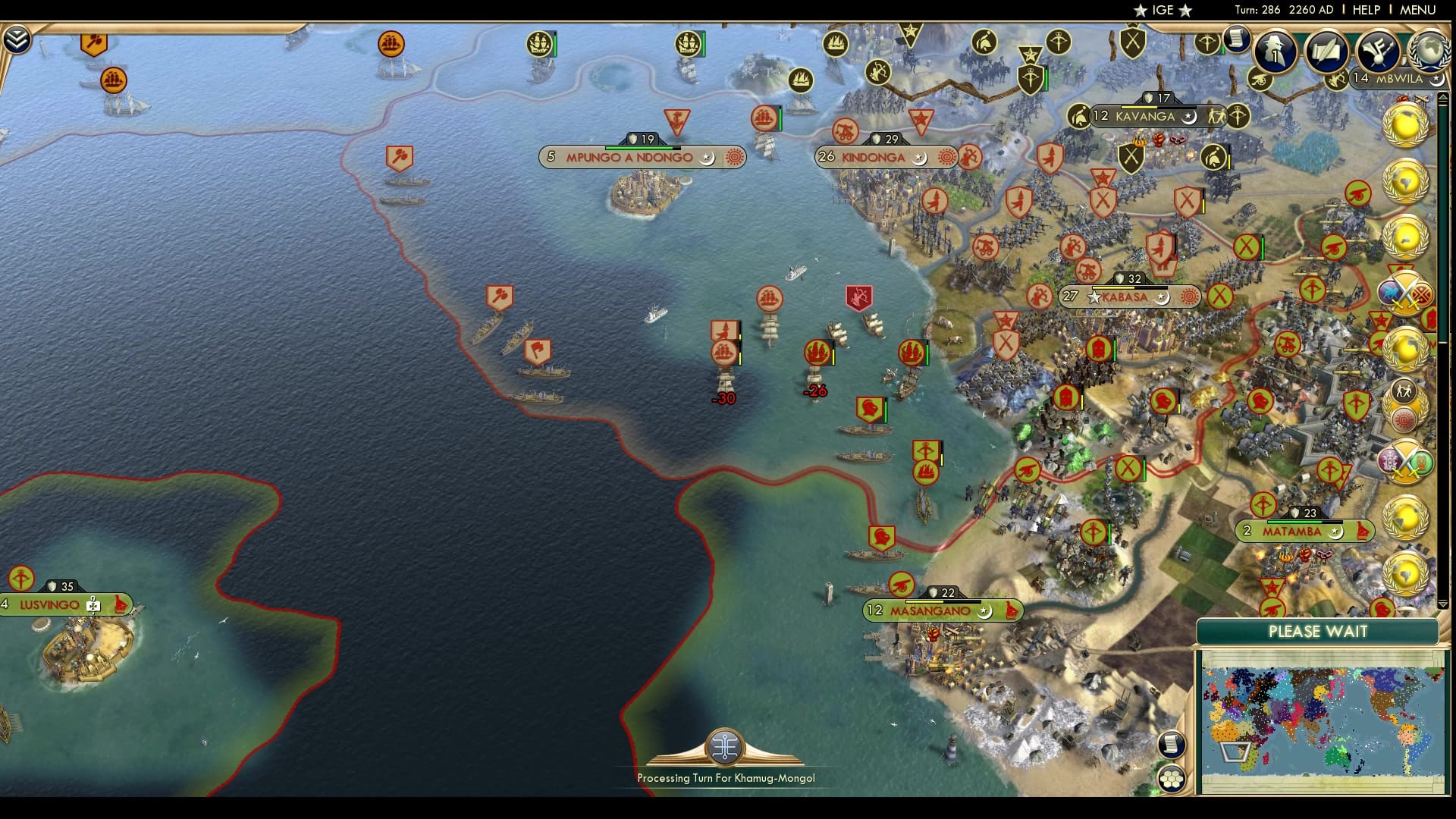Select the Masangano city banner

point(943,609)
